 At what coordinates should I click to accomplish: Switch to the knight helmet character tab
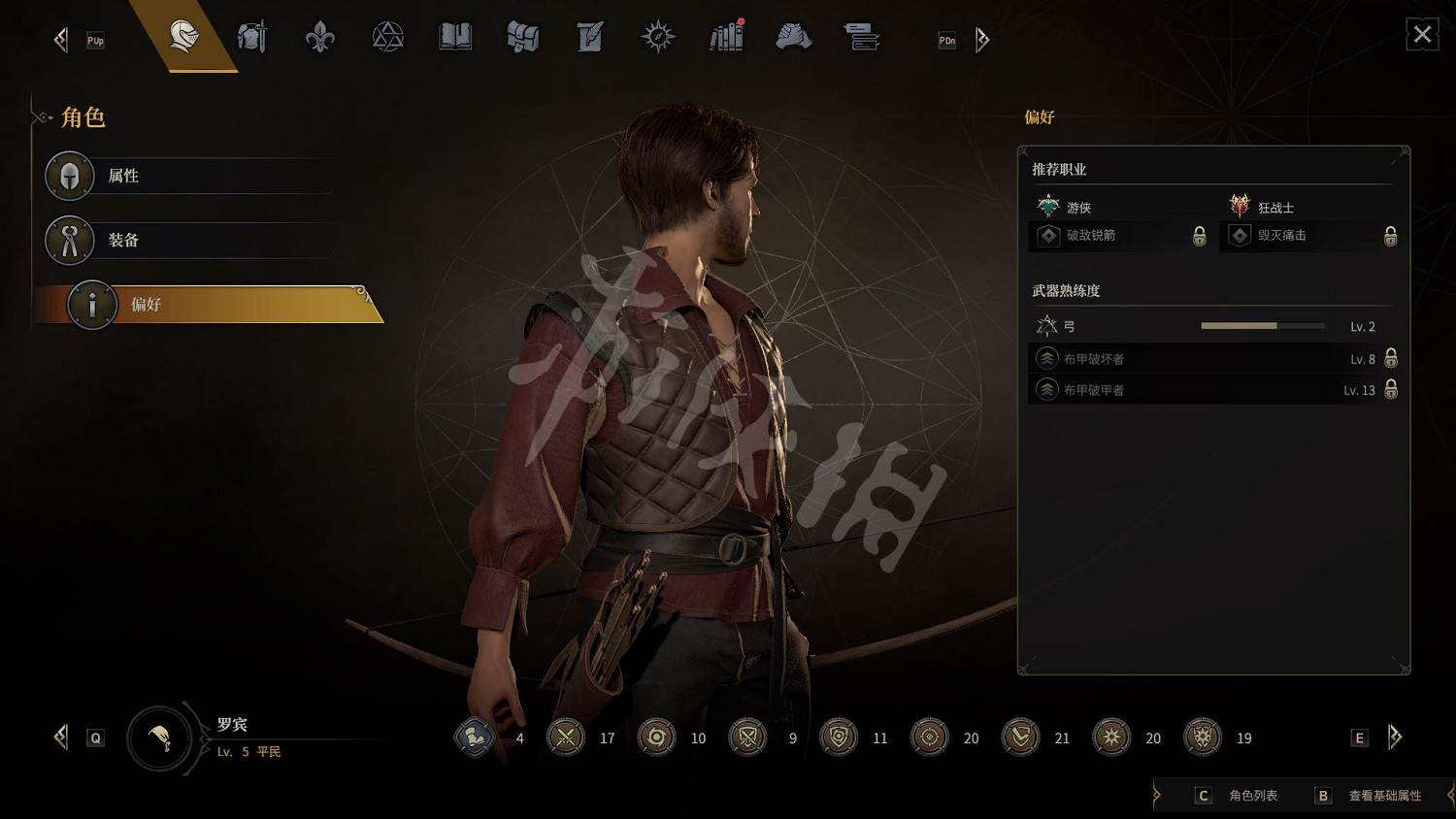coord(183,37)
